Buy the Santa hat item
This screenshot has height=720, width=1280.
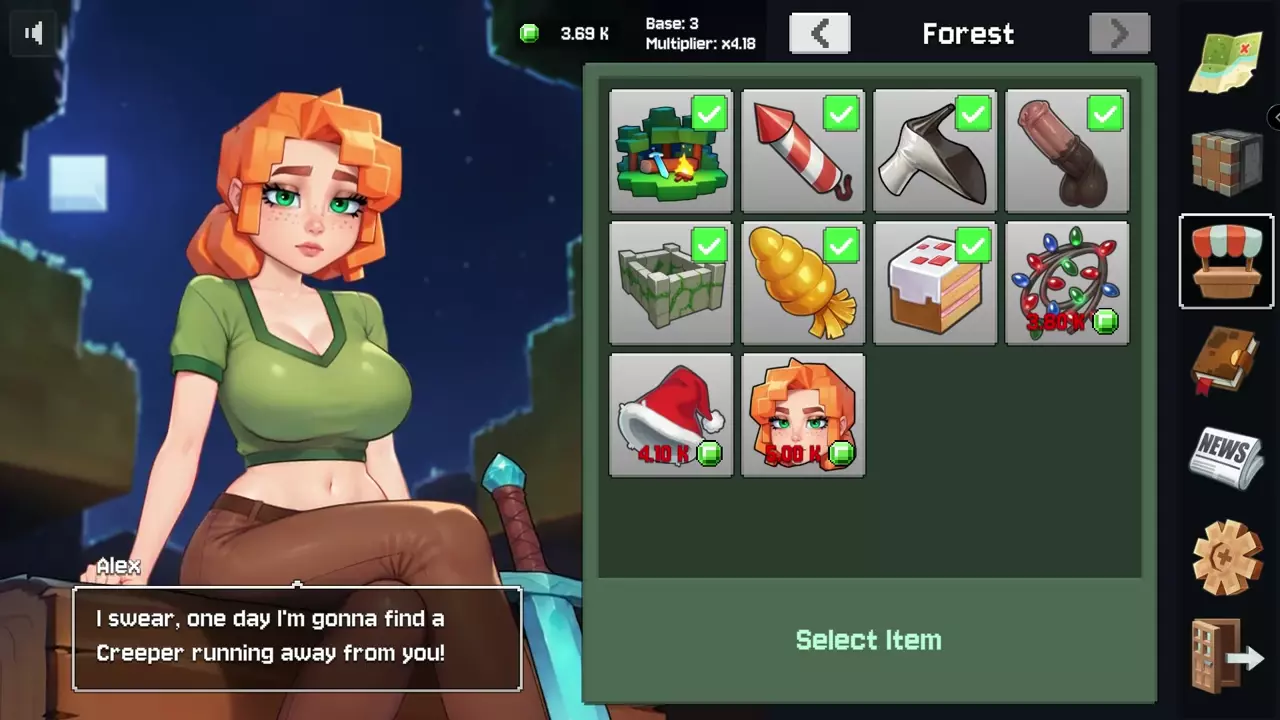coord(671,415)
